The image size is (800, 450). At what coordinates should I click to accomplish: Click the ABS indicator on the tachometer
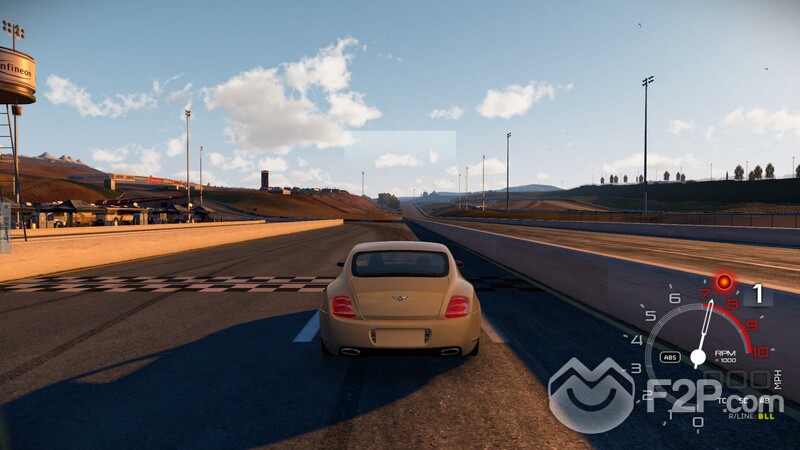670,356
